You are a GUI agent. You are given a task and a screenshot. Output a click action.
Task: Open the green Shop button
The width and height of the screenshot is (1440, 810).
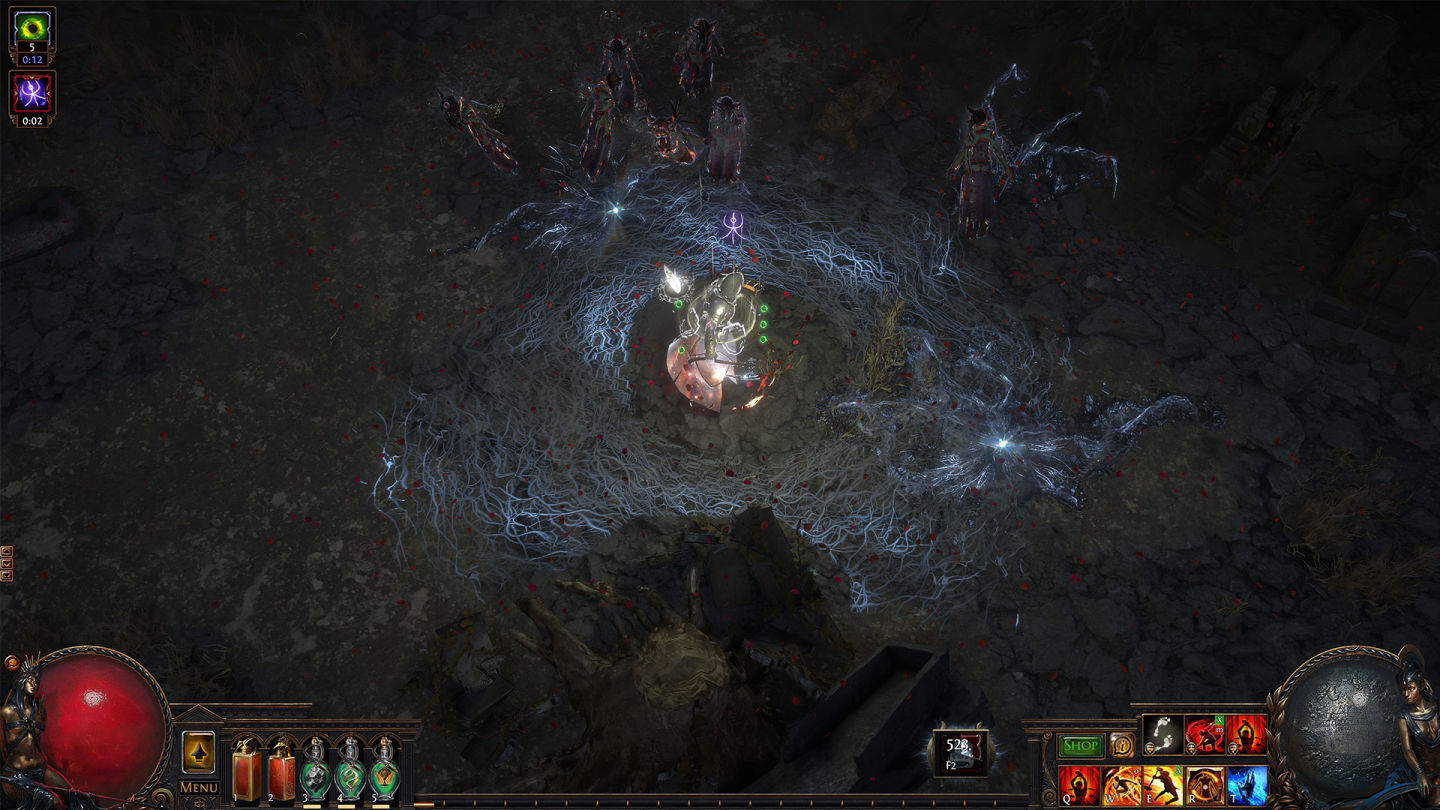click(1080, 745)
